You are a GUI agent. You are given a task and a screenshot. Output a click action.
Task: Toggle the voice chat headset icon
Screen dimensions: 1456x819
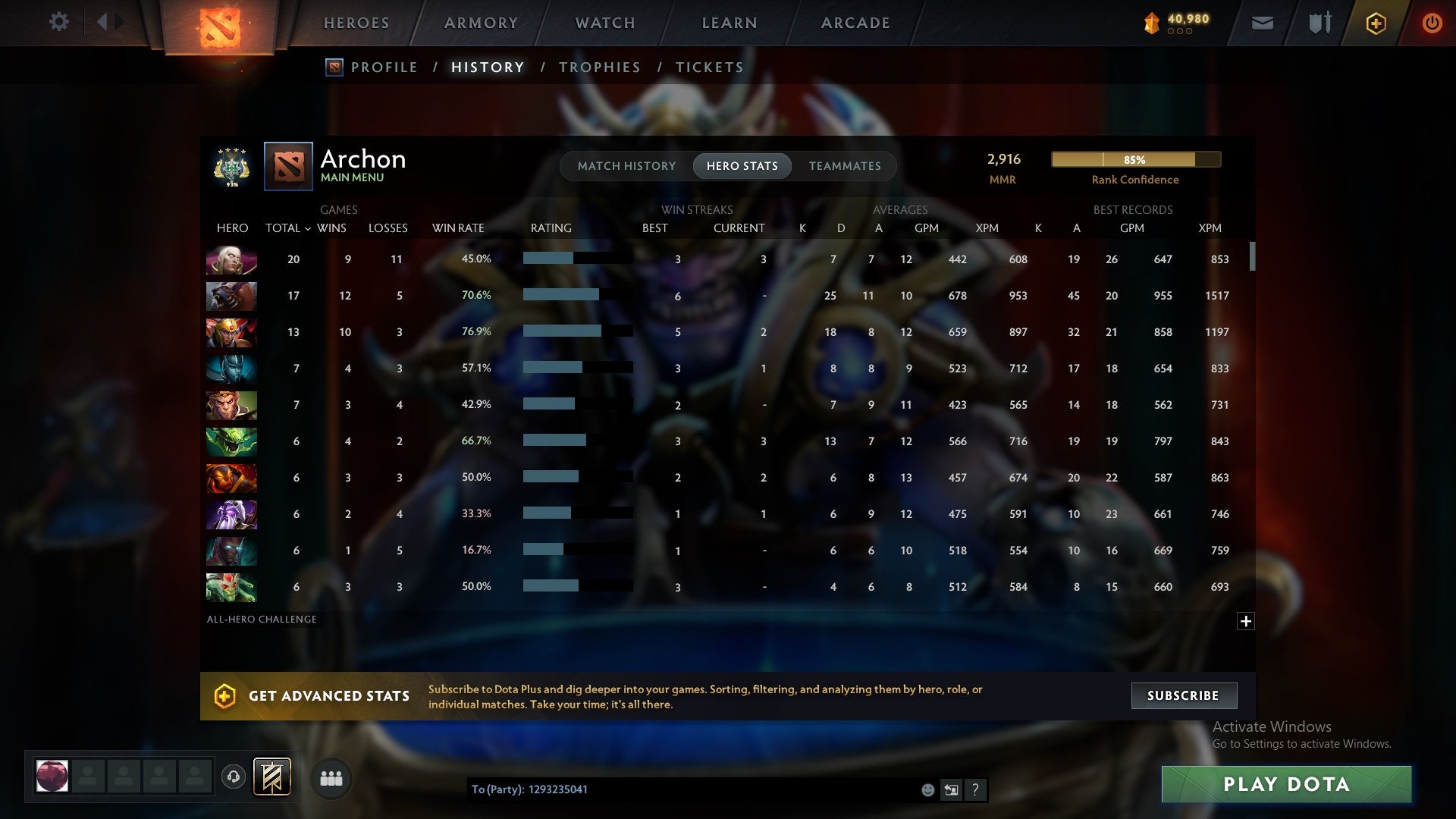(233, 777)
